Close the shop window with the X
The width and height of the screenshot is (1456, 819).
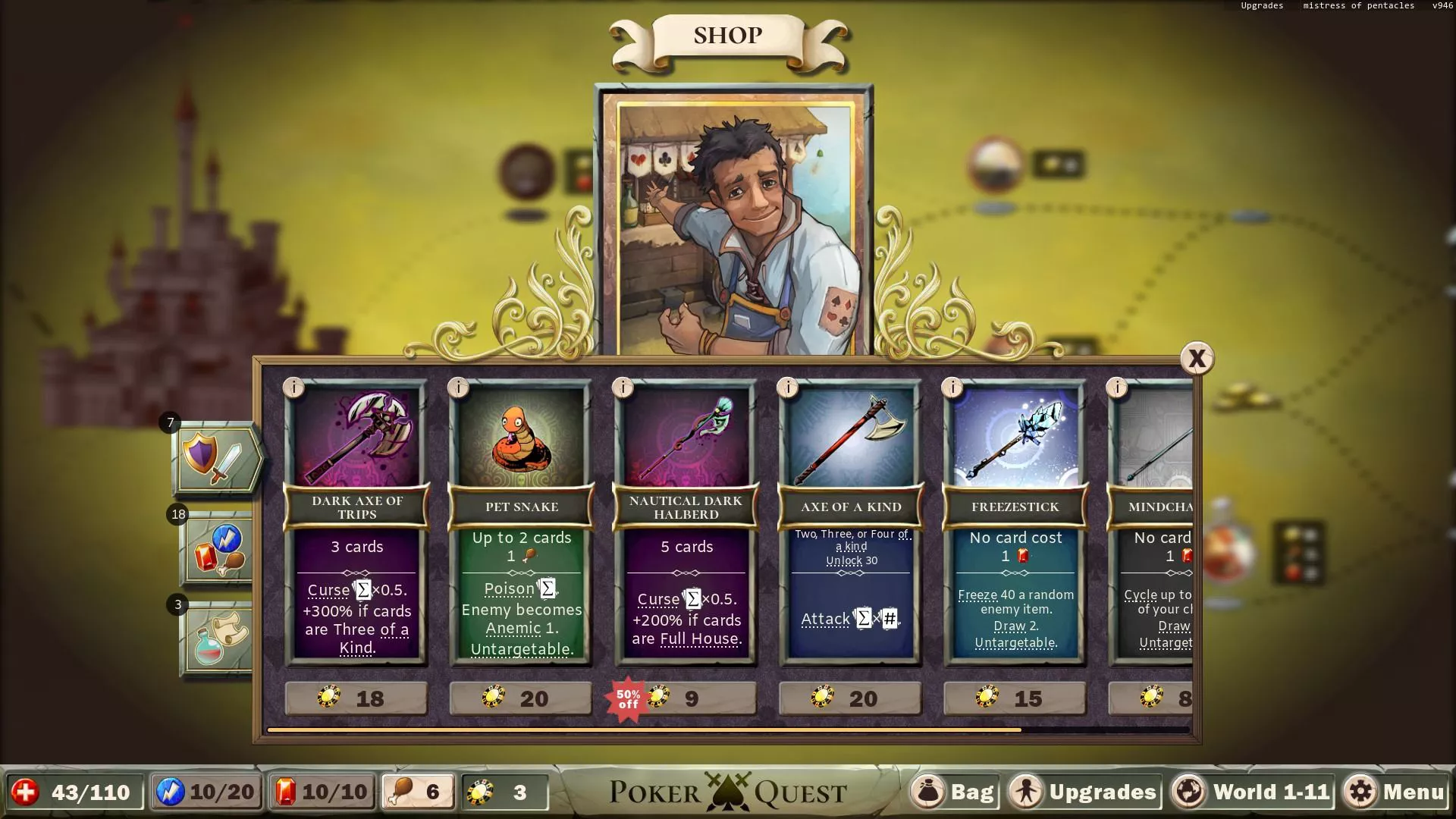pos(1197,359)
